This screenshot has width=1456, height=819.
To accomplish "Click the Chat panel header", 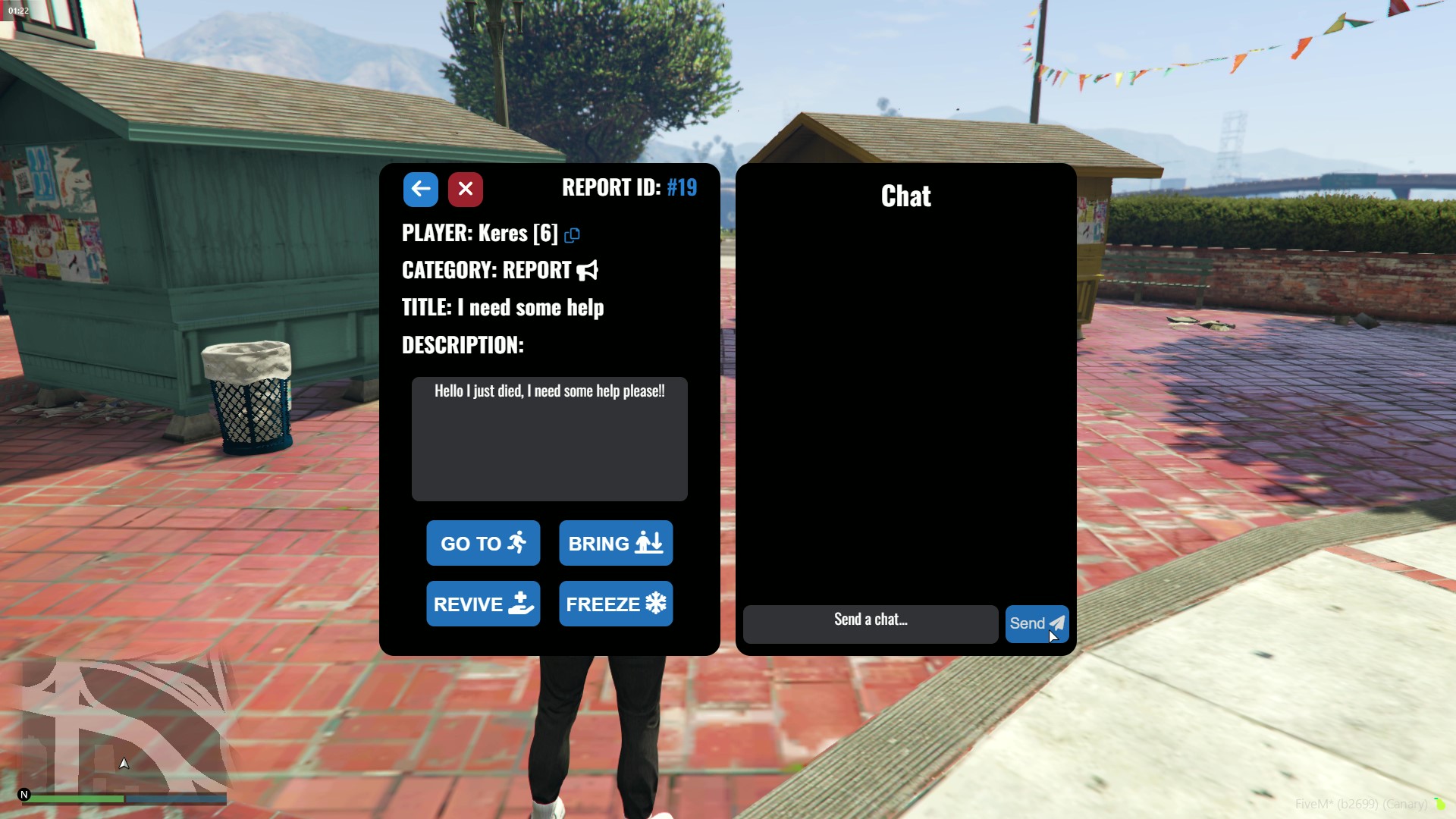I will [x=905, y=196].
